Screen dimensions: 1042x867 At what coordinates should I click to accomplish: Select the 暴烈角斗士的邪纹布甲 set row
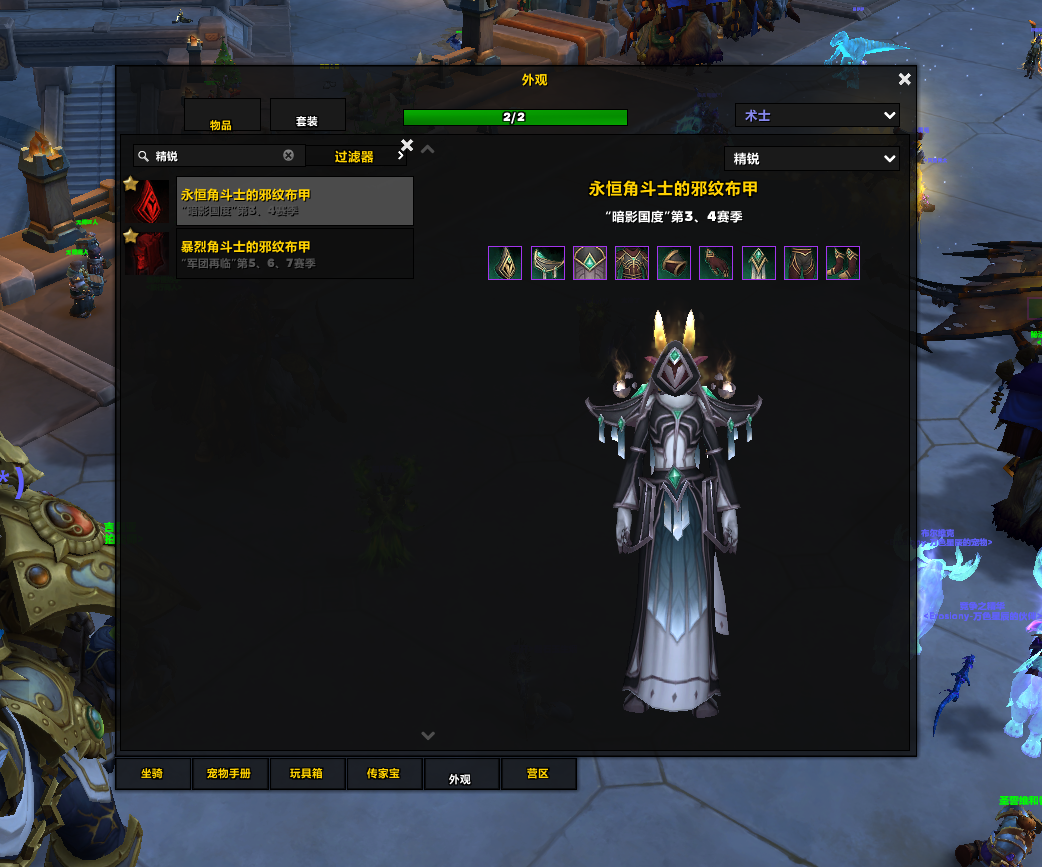(294, 253)
